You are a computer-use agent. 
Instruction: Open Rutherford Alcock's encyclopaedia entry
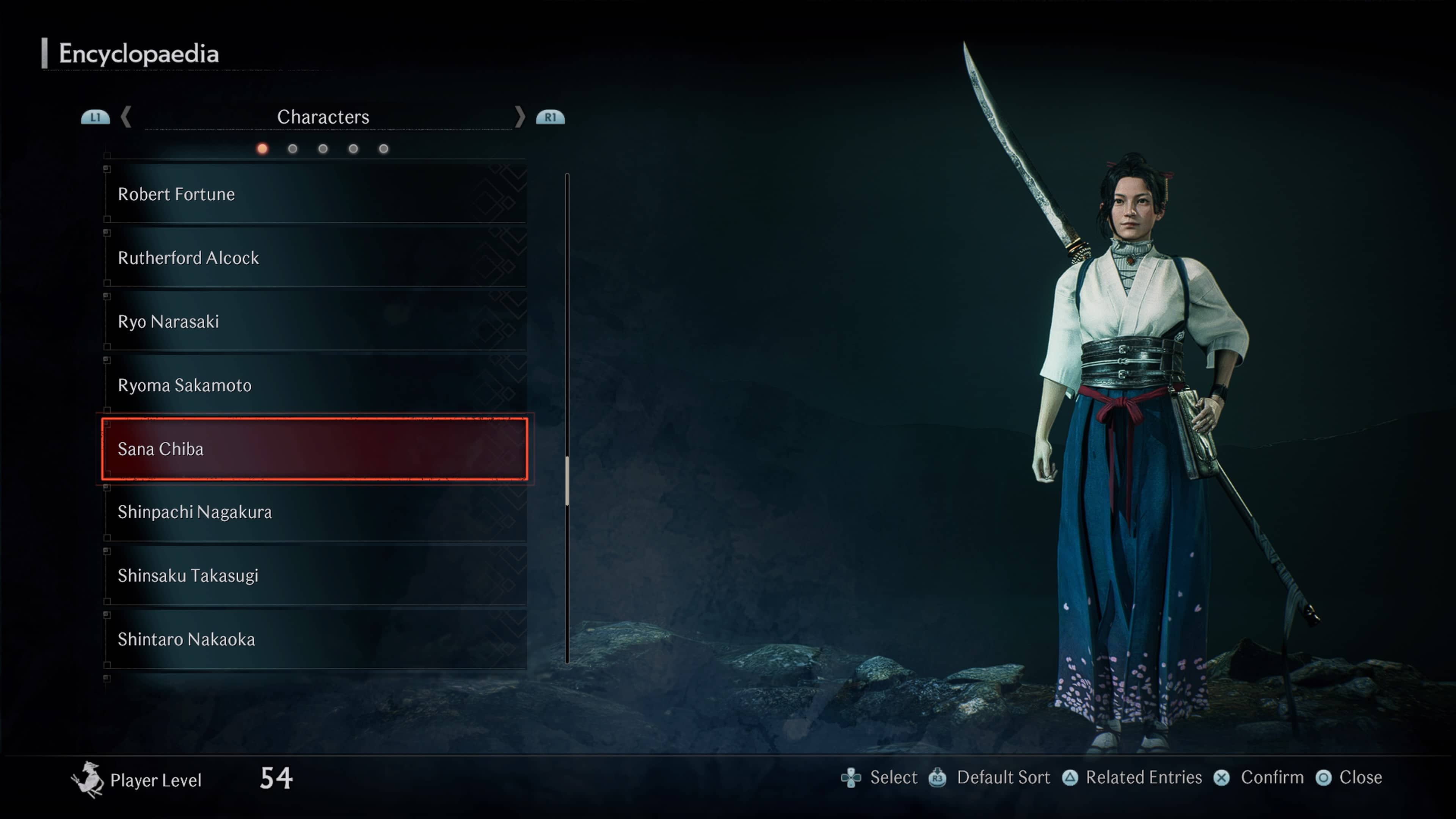315,258
